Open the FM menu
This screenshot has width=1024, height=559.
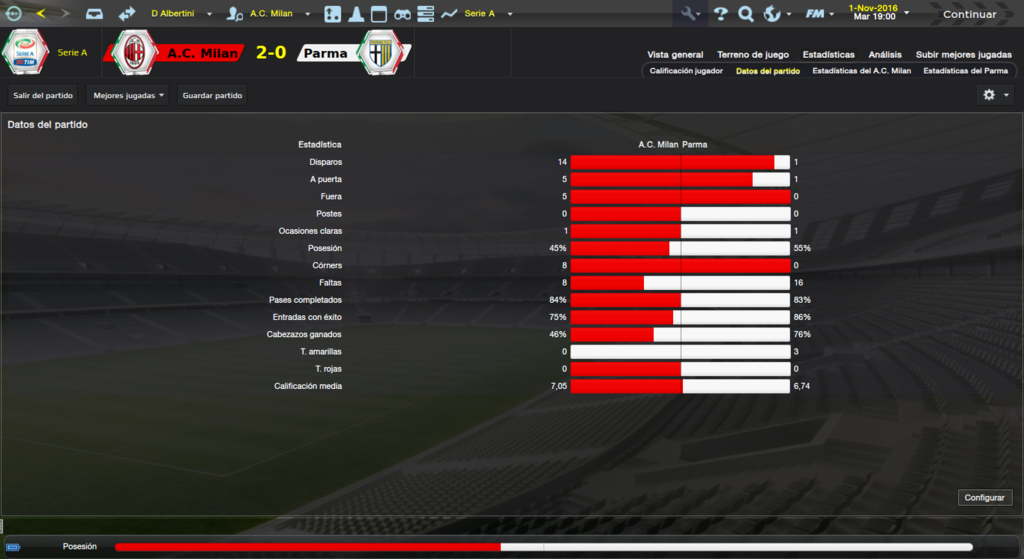click(x=820, y=14)
